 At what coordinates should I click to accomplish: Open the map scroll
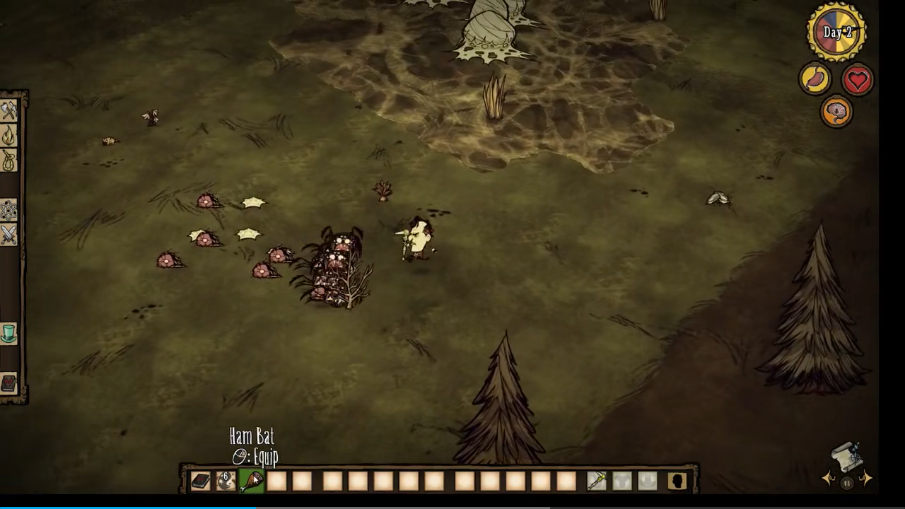coord(846,457)
